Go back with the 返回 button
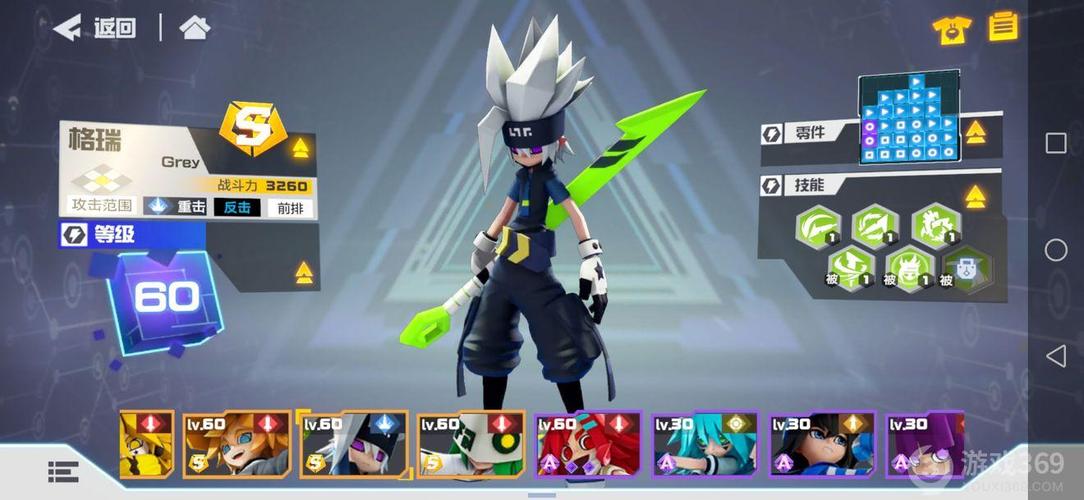The width and height of the screenshot is (1084, 500). point(94,28)
